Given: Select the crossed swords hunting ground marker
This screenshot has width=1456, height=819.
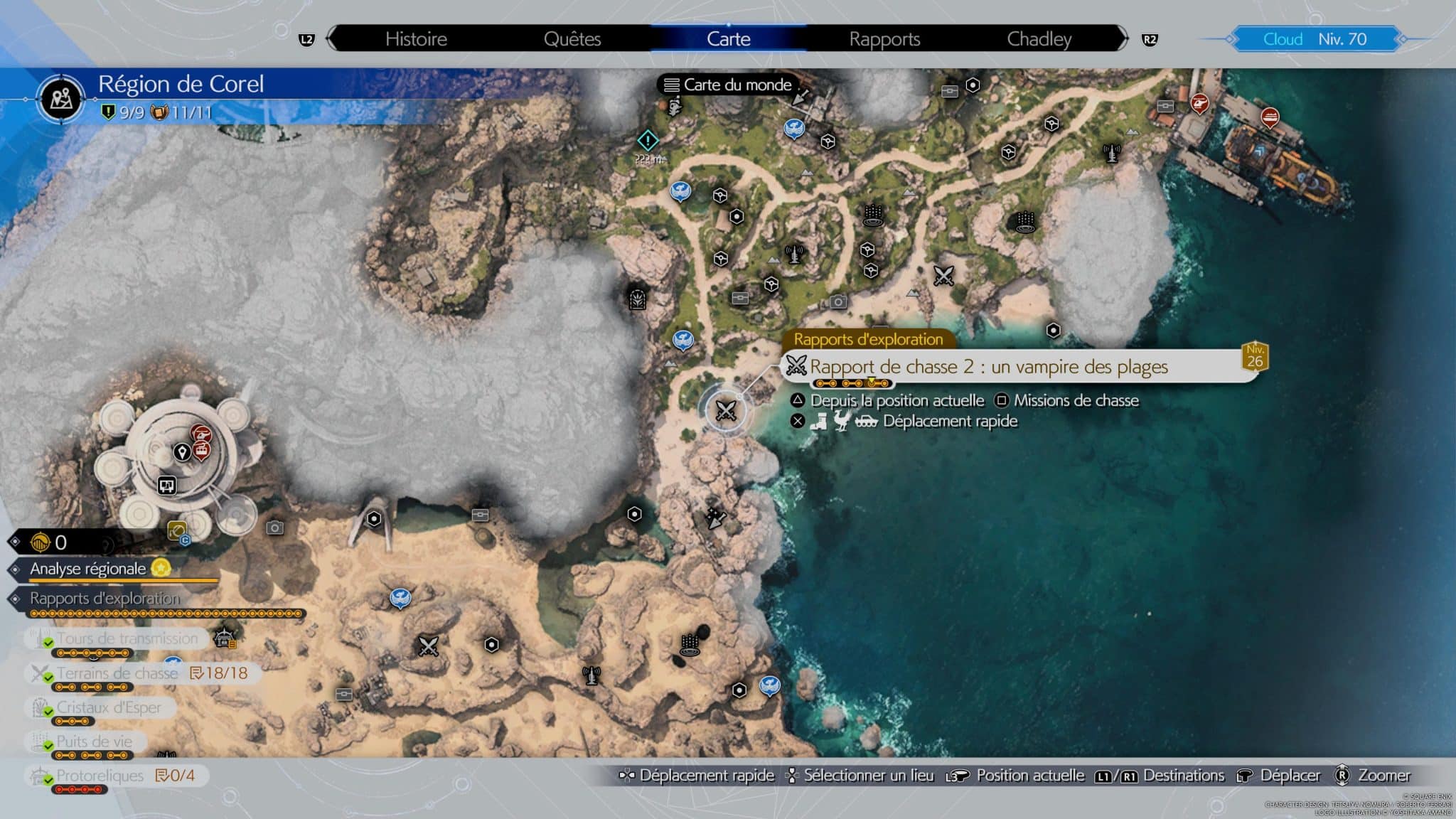Looking at the screenshot, I should [x=727, y=411].
